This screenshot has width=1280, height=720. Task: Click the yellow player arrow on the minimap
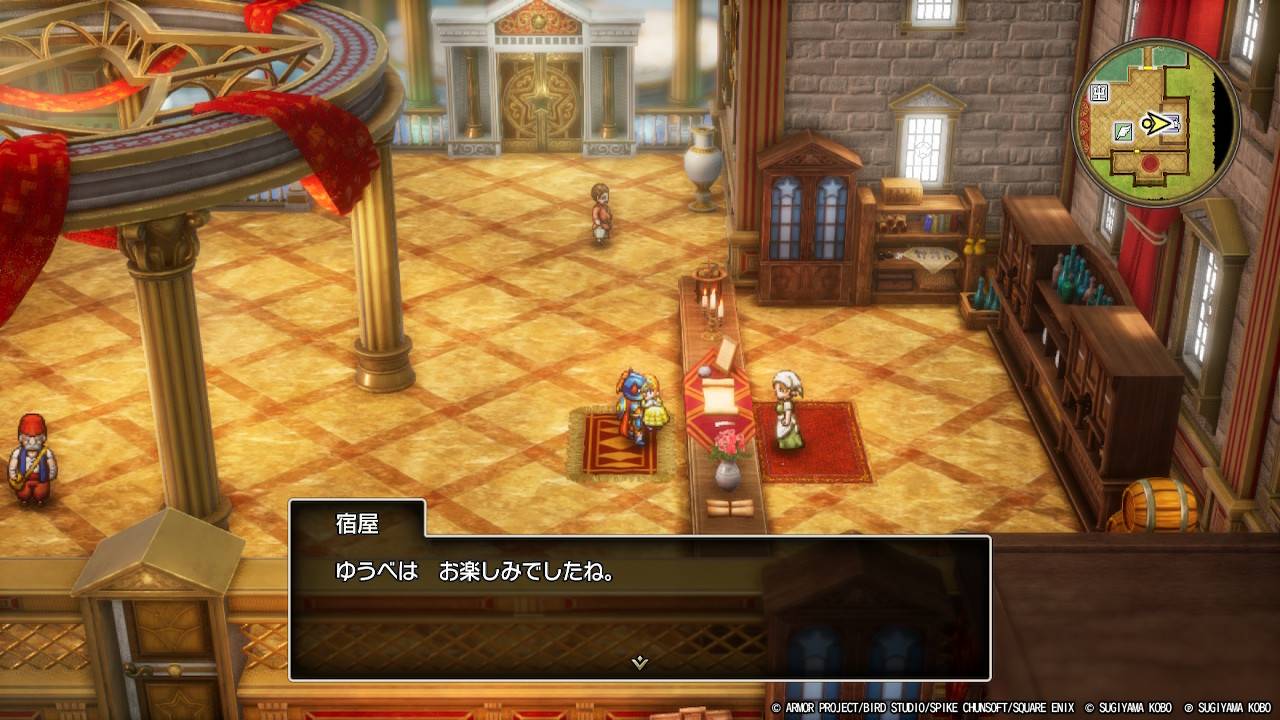1156,124
